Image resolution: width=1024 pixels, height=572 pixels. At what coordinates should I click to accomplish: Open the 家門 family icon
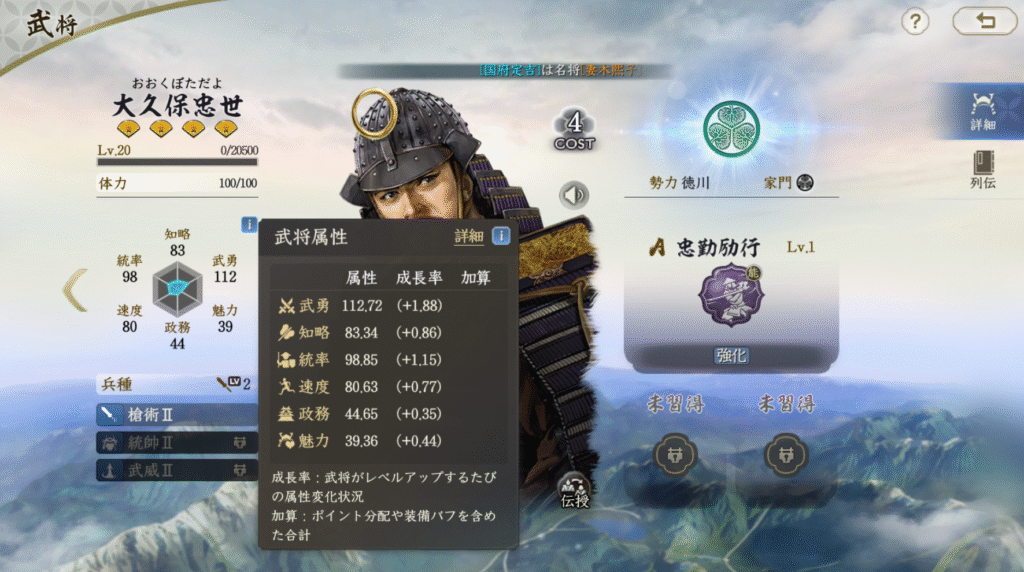point(804,183)
